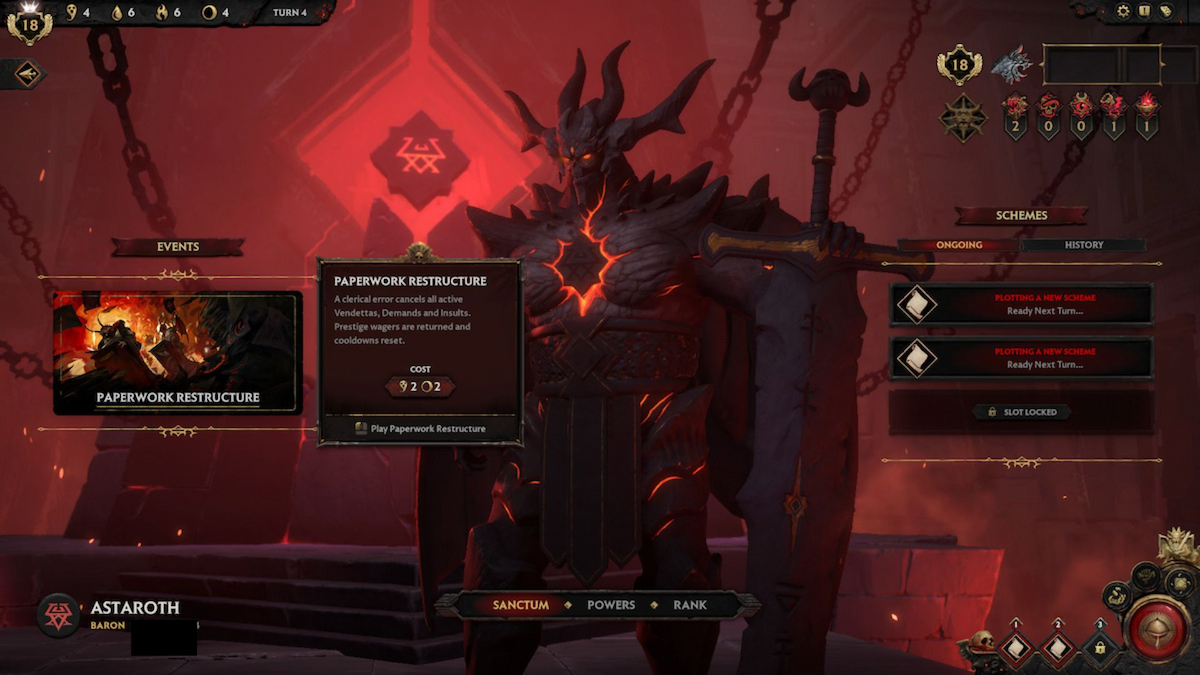The image size is (1200, 675).
Task: Select the Paperwork Restructure event card
Action: (178, 352)
